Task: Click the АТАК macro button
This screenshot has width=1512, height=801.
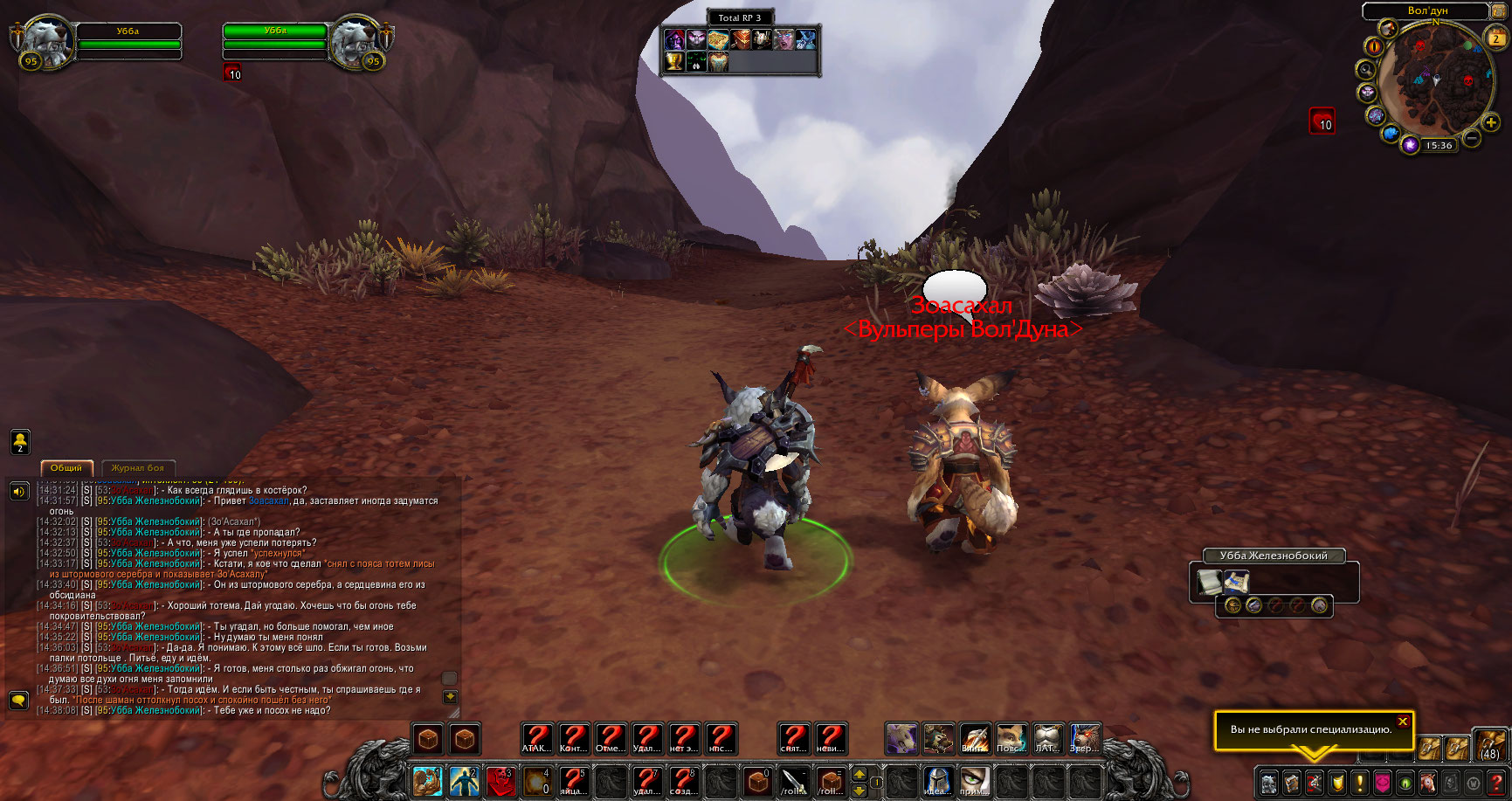Action: pyautogui.click(x=536, y=739)
